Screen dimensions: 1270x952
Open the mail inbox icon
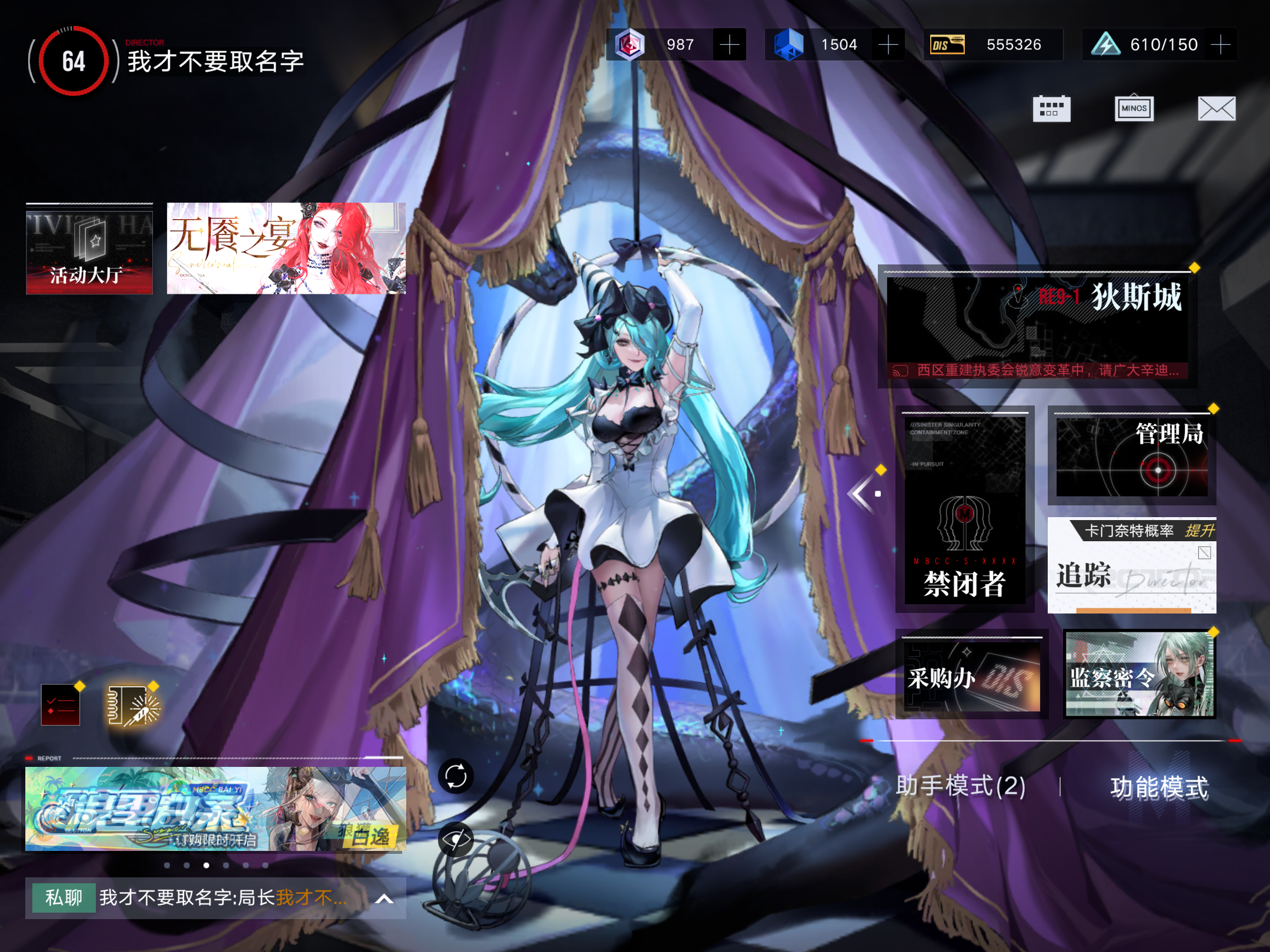1216,108
